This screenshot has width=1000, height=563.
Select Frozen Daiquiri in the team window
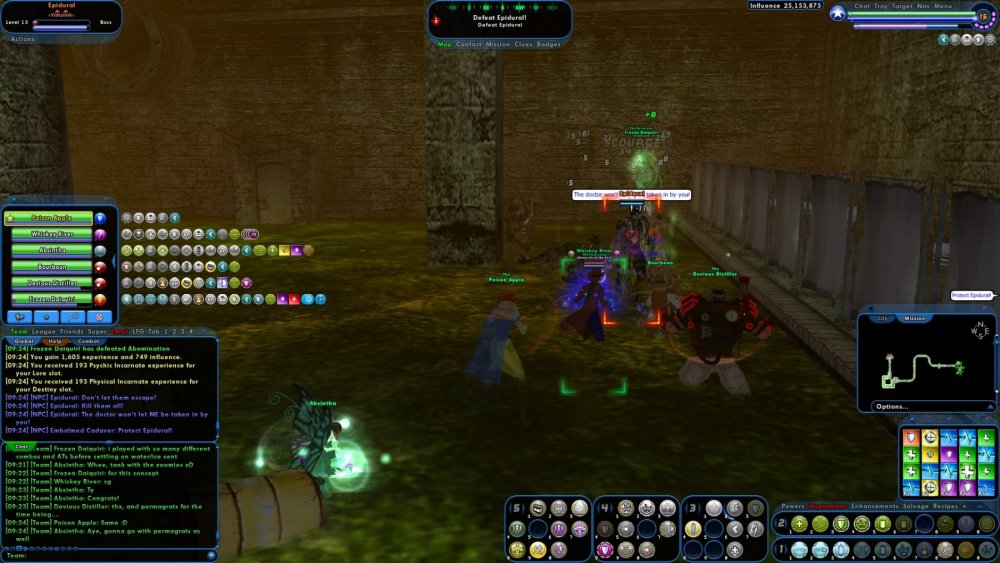coord(51,299)
